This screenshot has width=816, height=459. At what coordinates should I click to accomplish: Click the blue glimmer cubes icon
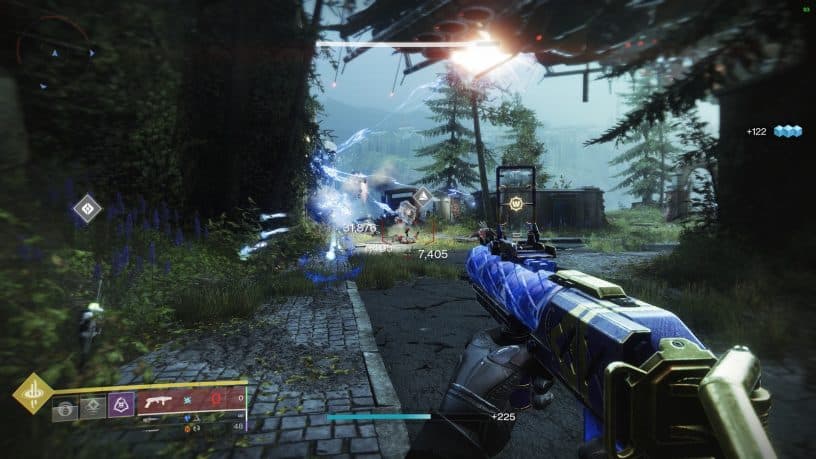tap(788, 131)
